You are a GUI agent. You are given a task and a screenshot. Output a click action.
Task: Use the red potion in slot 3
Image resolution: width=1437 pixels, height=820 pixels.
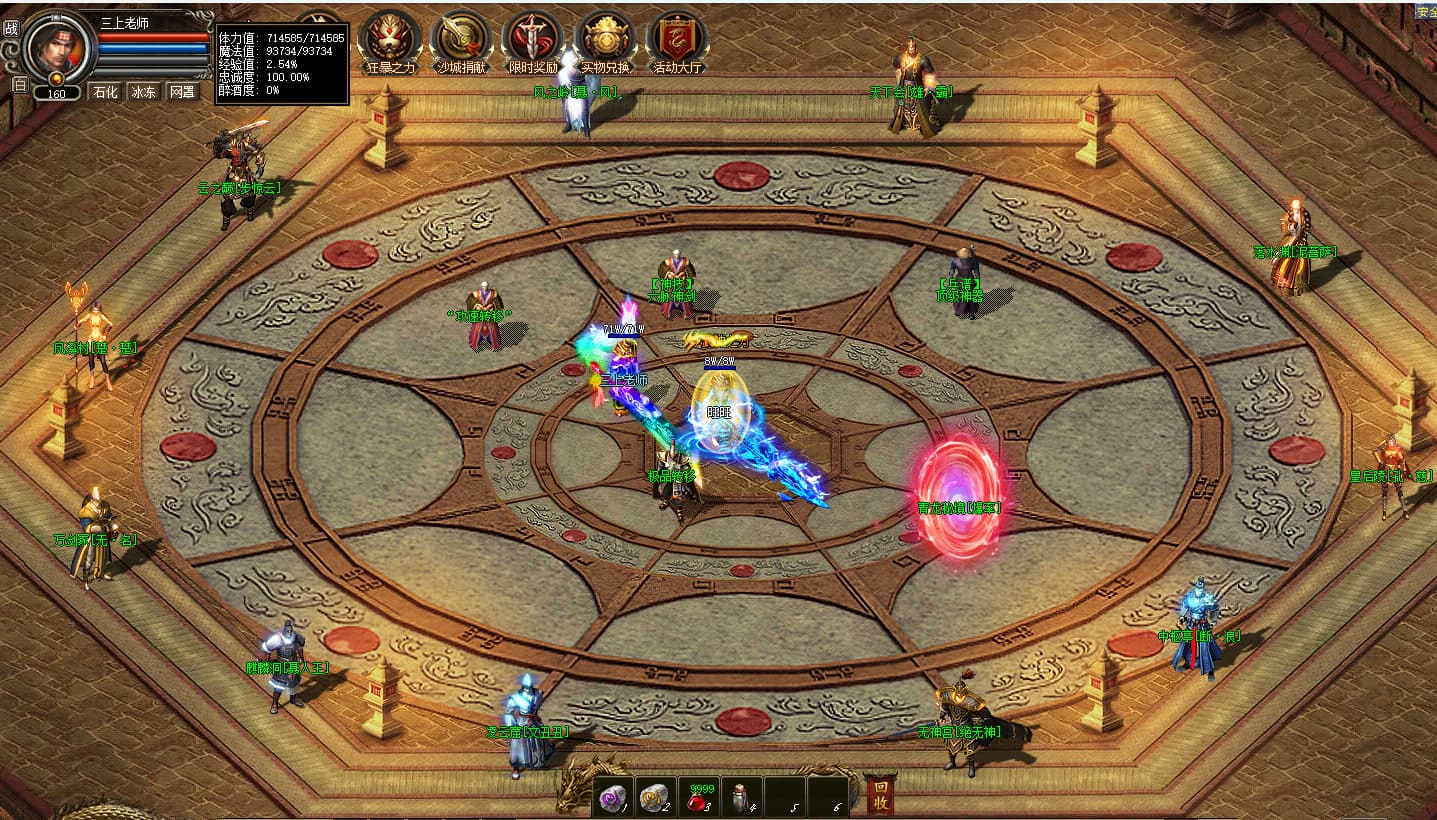tap(698, 796)
